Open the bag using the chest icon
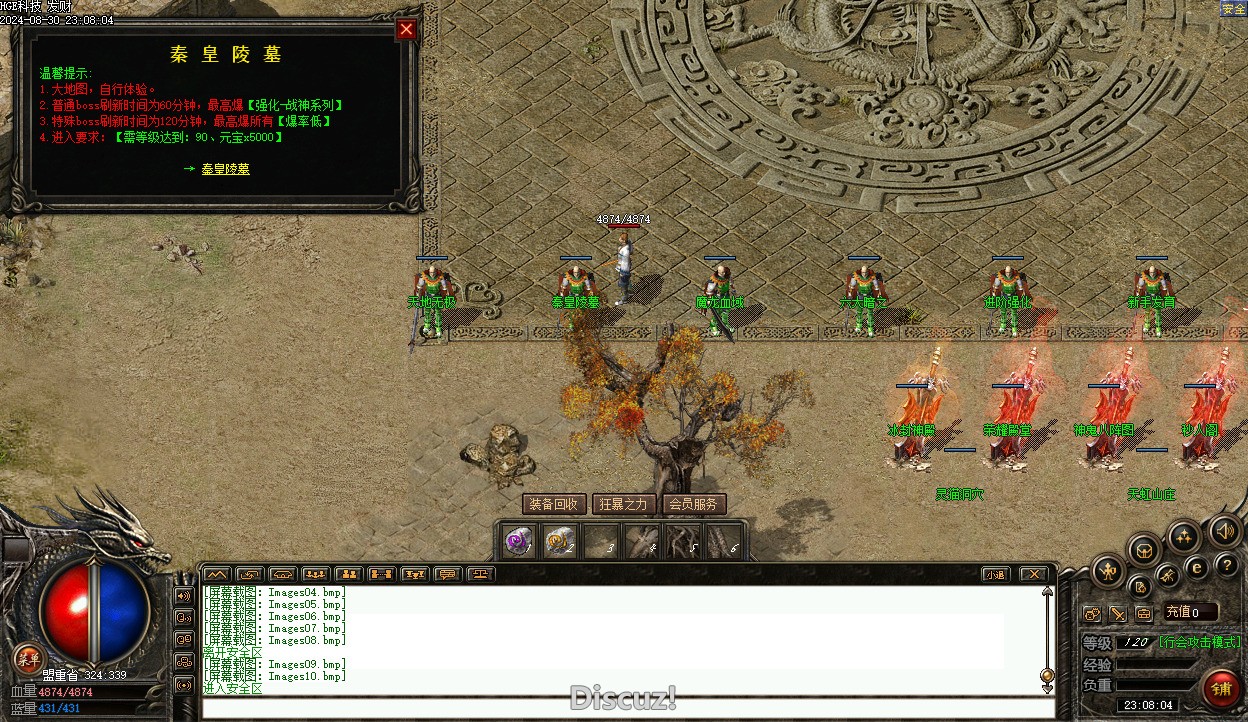The height and width of the screenshot is (722, 1248). click(x=1144, y=549)
